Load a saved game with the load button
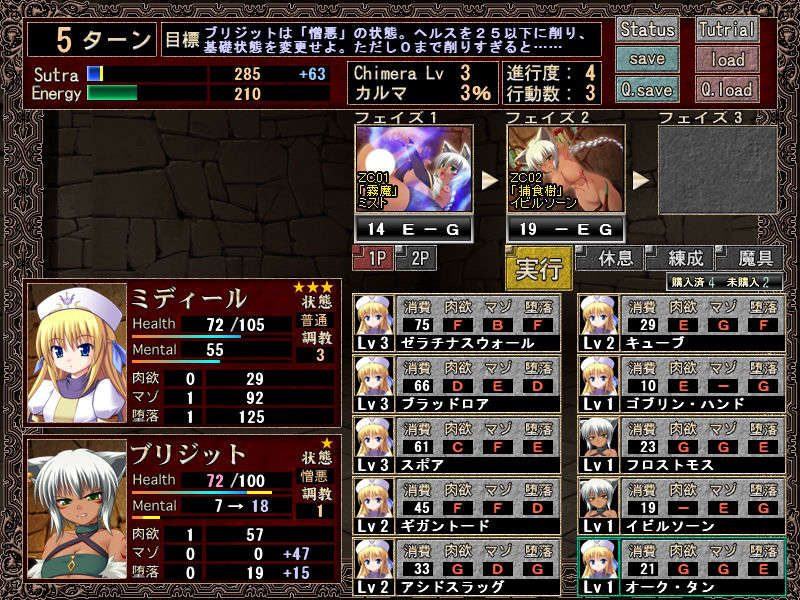Screen dimensions: 800x600 click(x=727, y=59)
